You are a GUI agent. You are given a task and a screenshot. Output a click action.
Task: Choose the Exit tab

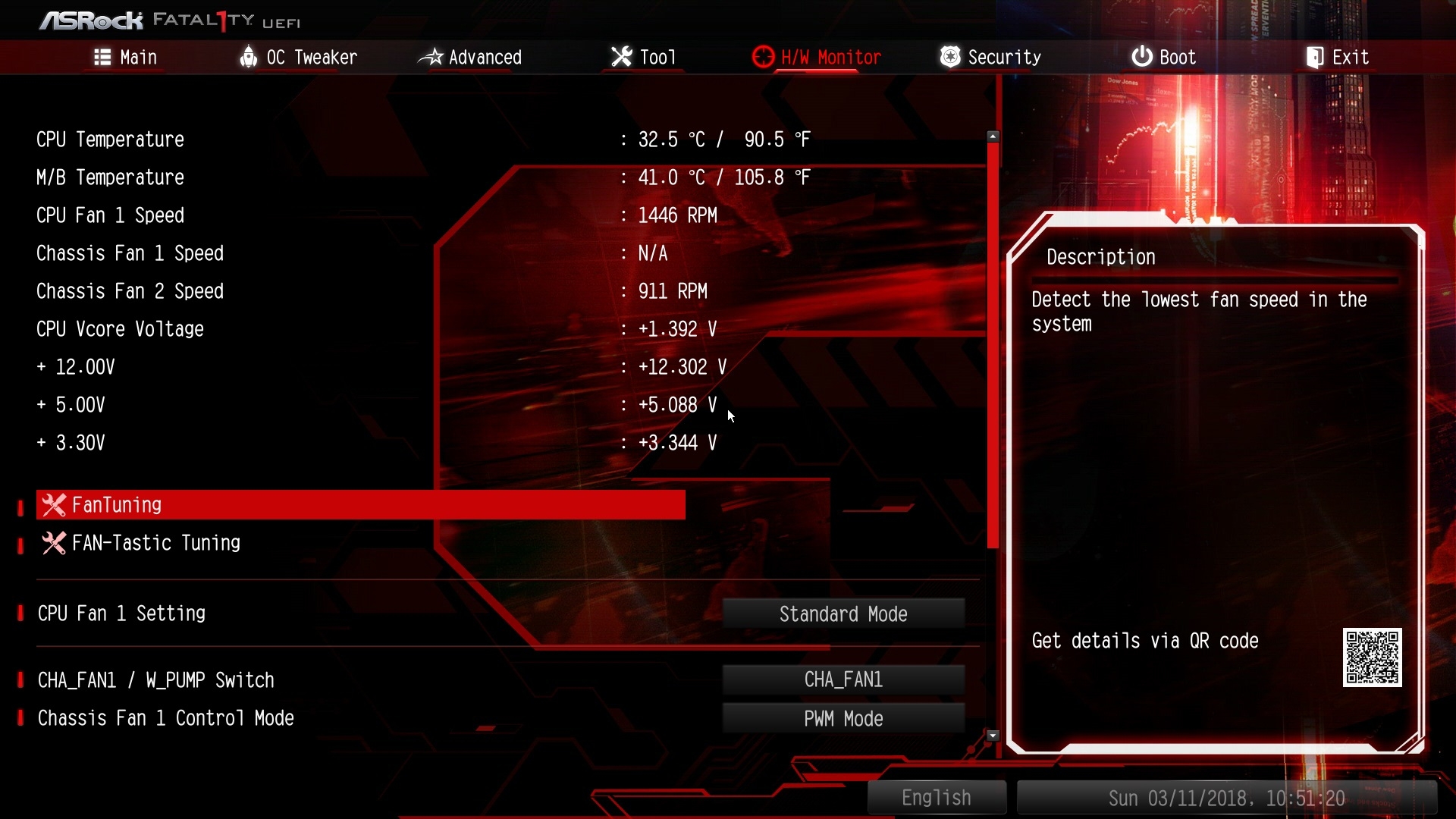(1337, 58)
